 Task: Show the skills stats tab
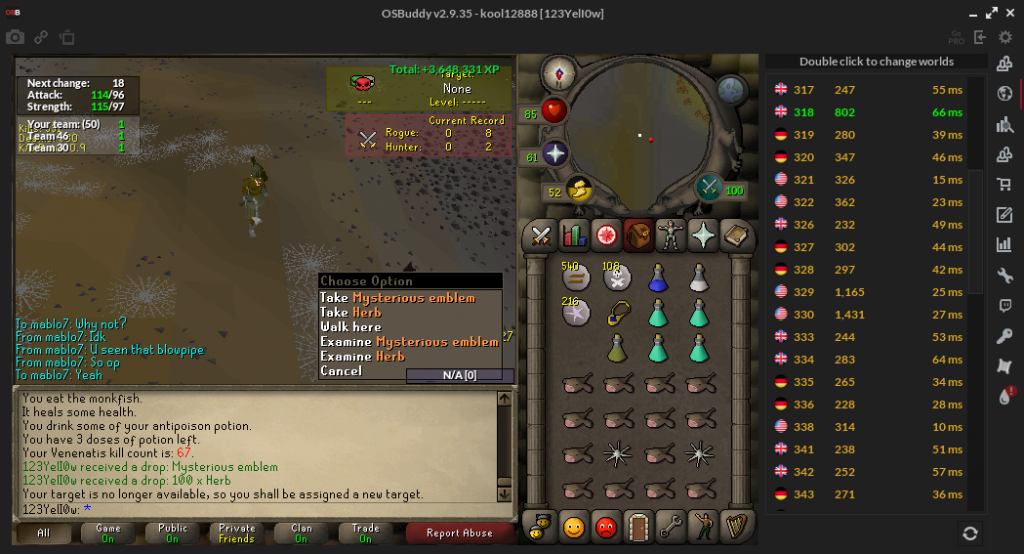pyautogui.click(x=574, y=236)
